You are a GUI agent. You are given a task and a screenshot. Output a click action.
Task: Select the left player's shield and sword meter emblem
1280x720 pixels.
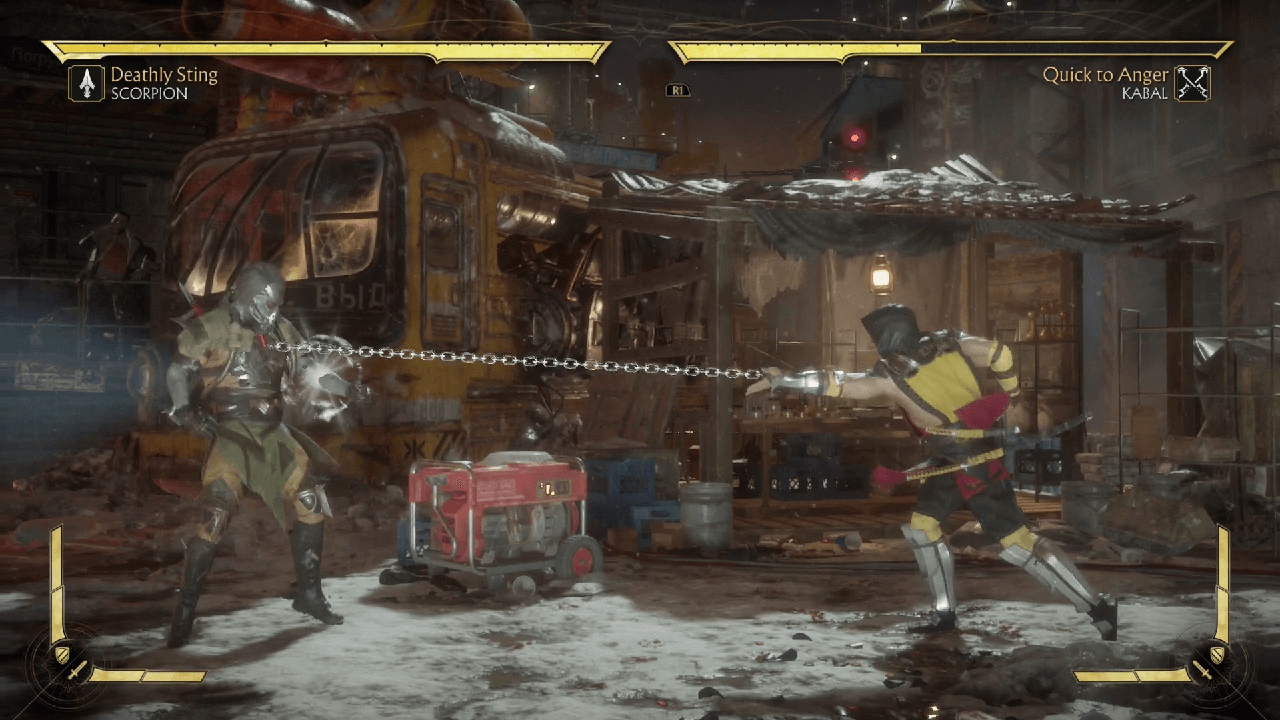(70, 665)
